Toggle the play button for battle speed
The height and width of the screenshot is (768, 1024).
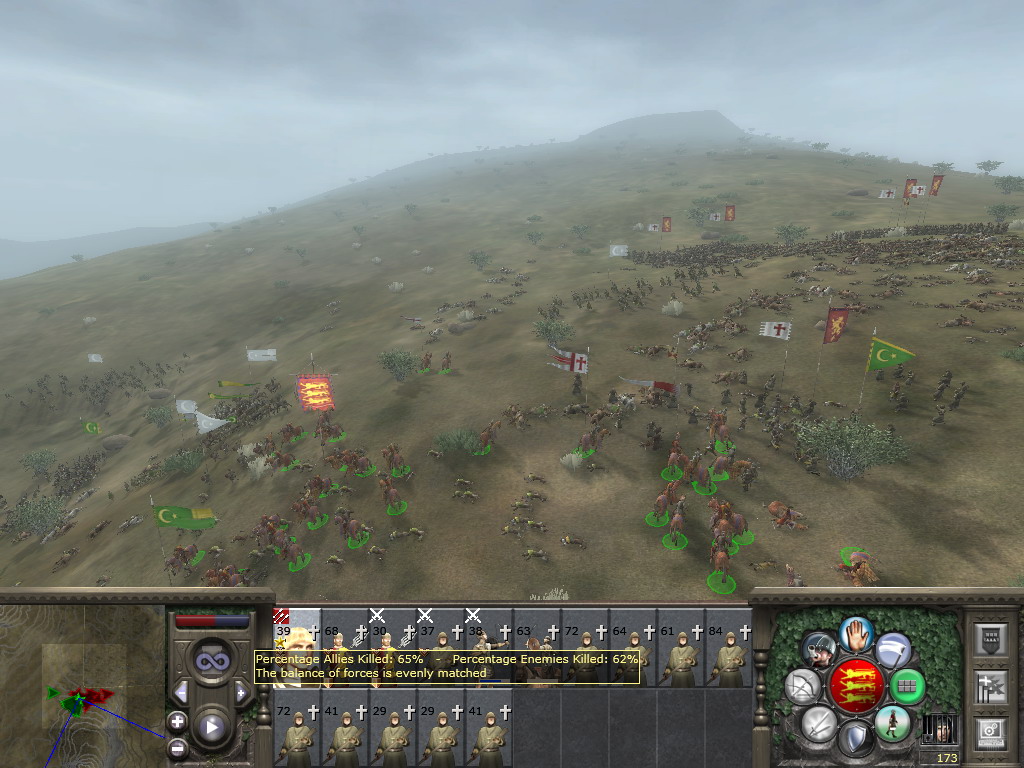coord(212,727)
